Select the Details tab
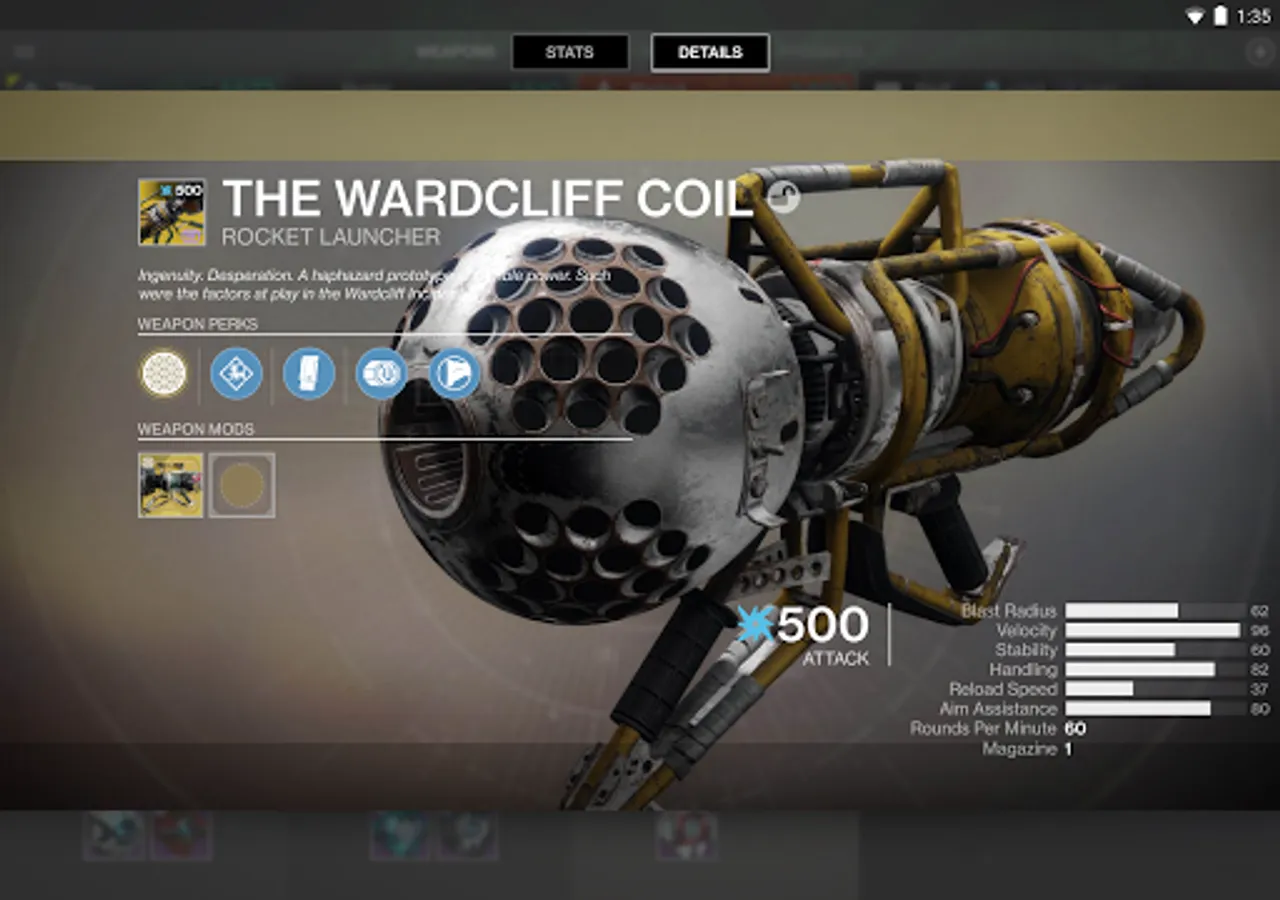 (x=710, y=52)
